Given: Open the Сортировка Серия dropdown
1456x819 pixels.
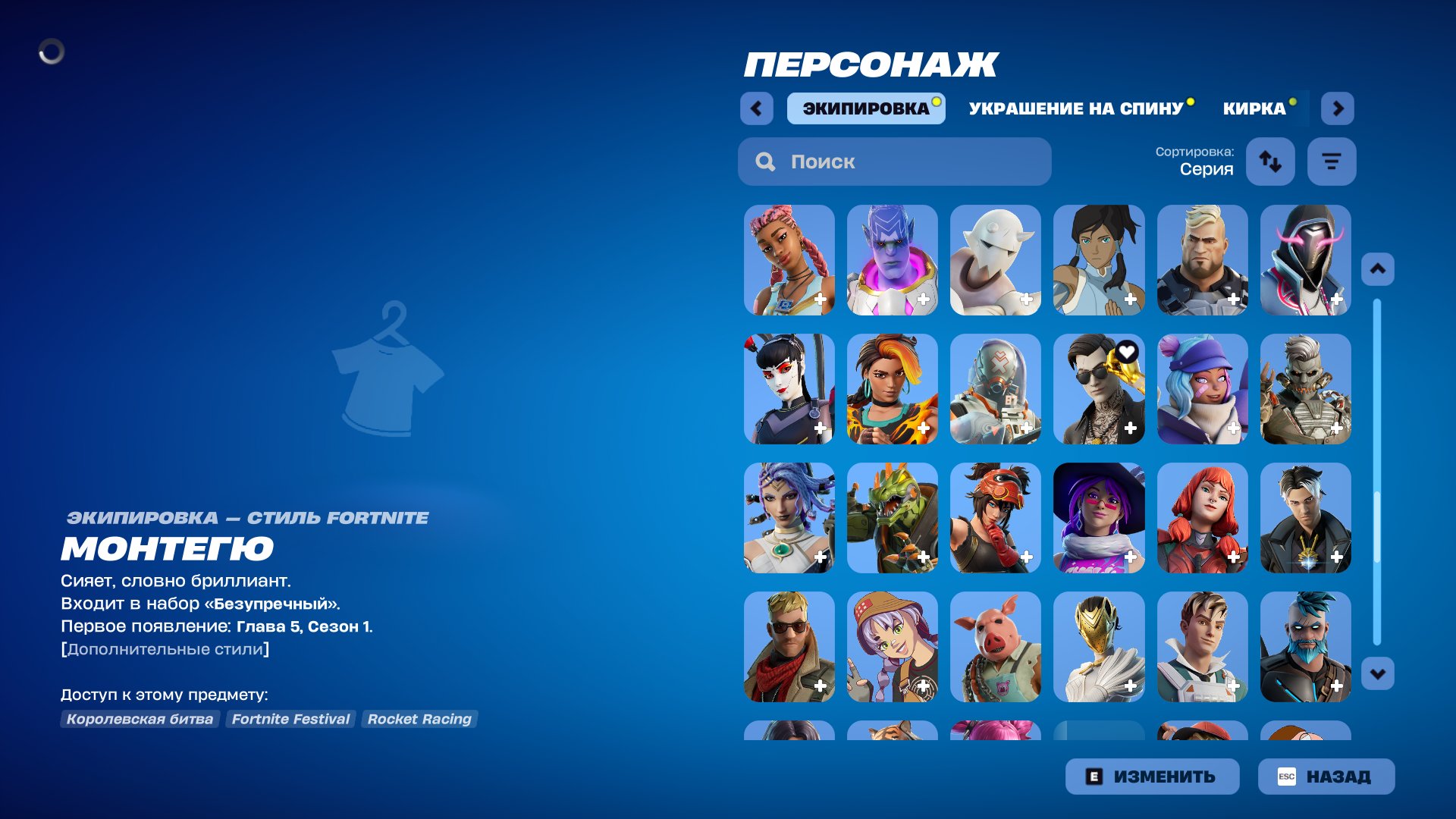Looking at the screenshot, I should click(x=1194, y=162).
